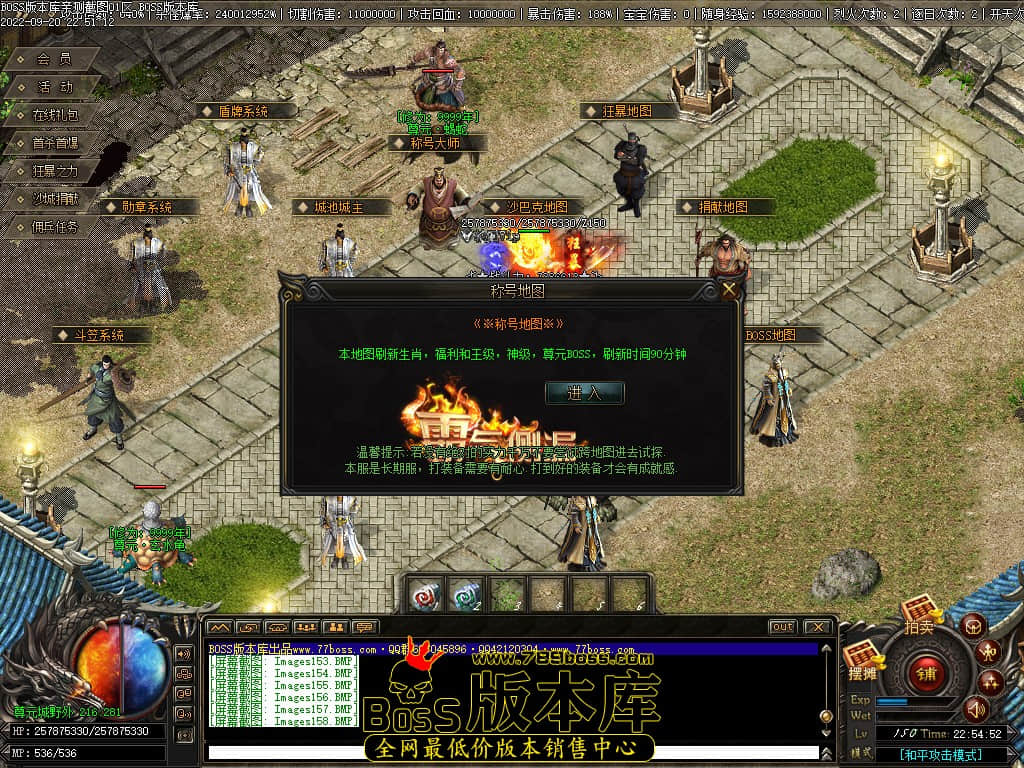Use the teal scroll in hotbar slot 2

(x=464, y=595)
